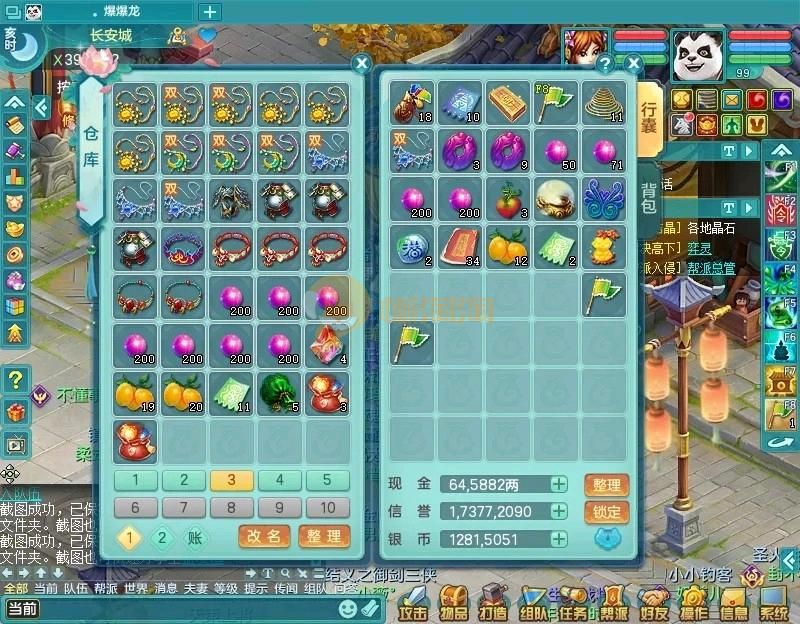
Task: Click the panda character portrait
Action: [698, 54]
